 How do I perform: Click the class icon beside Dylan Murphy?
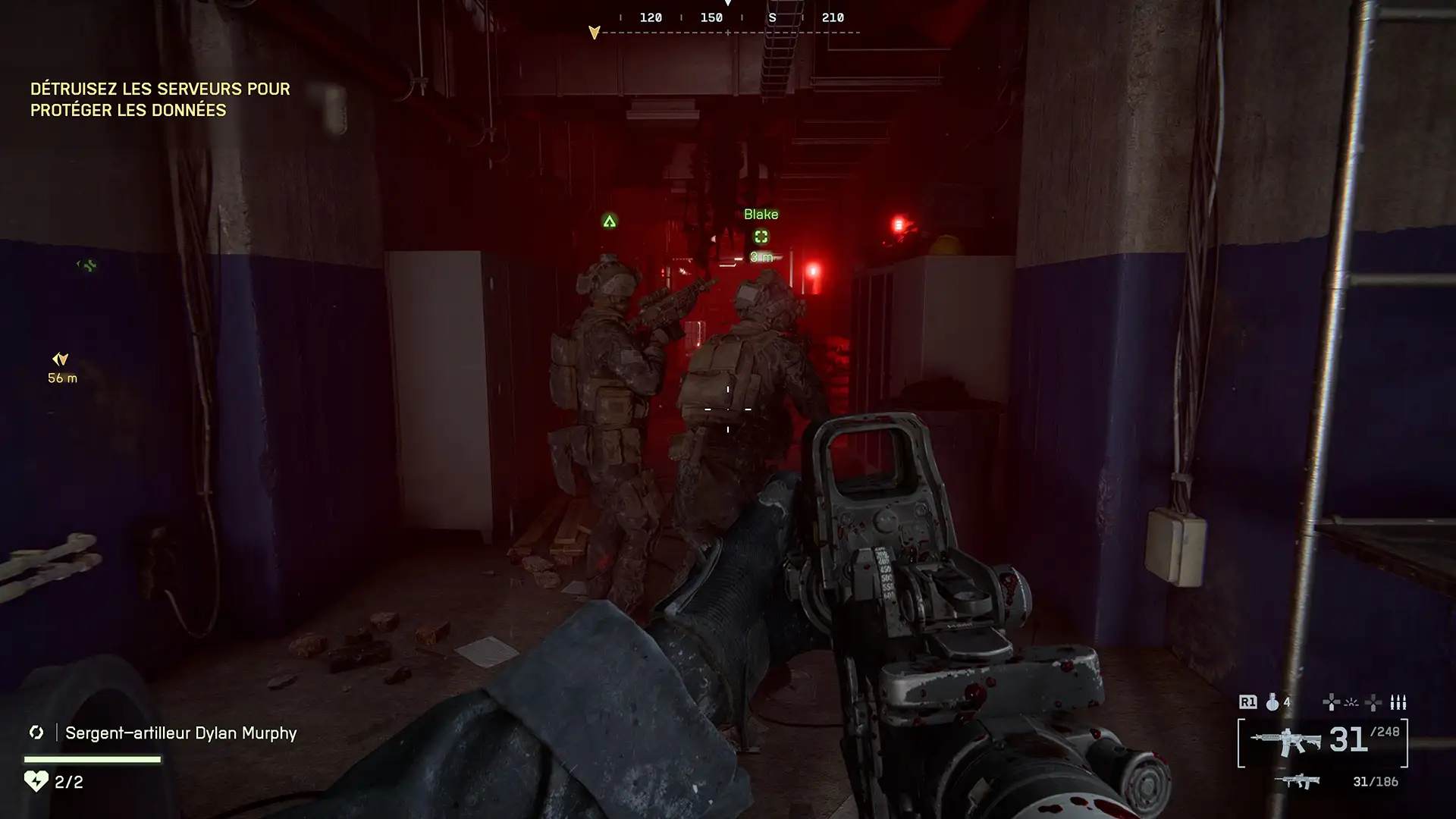pos(36,733)
